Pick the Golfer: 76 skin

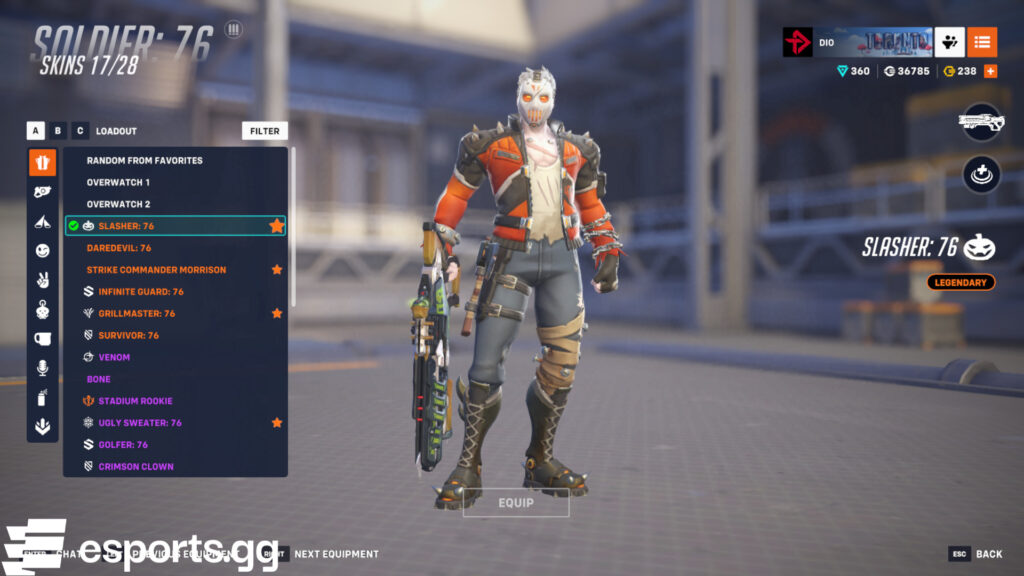coord(123,445)
